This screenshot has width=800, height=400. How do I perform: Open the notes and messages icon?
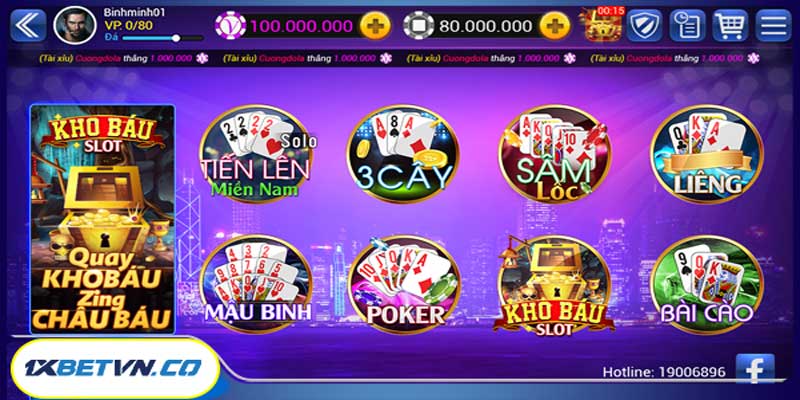(x=686, y=24)
